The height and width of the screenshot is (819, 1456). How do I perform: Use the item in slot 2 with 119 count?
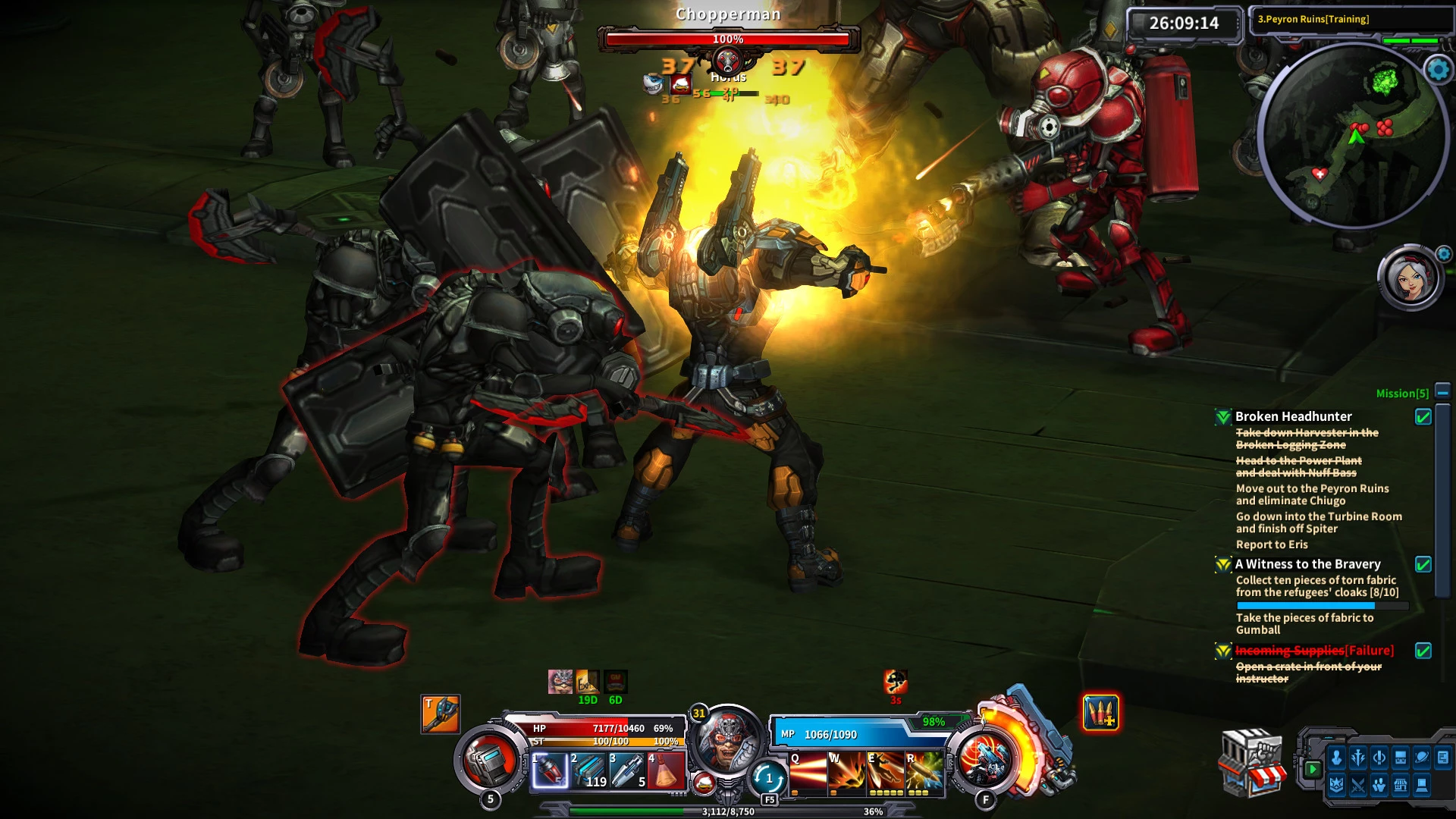coord(588,771)
